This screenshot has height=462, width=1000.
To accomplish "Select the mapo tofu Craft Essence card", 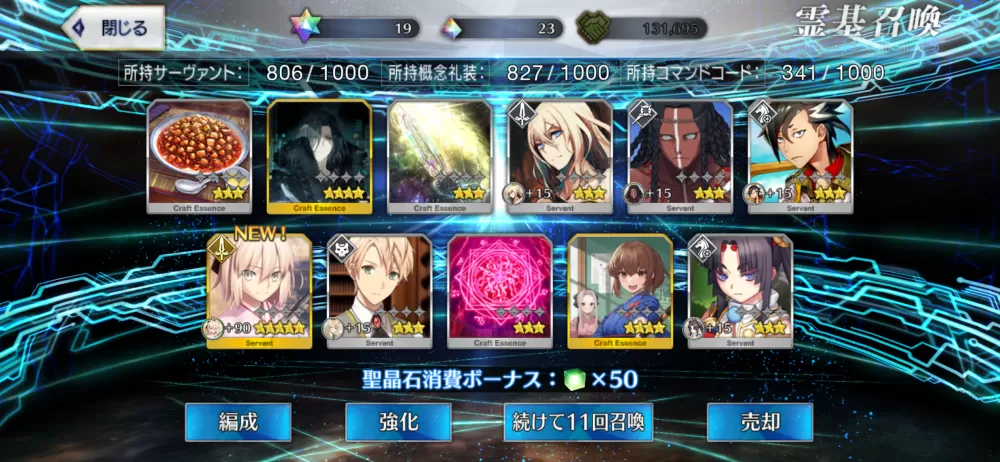I will click(199, 156).
